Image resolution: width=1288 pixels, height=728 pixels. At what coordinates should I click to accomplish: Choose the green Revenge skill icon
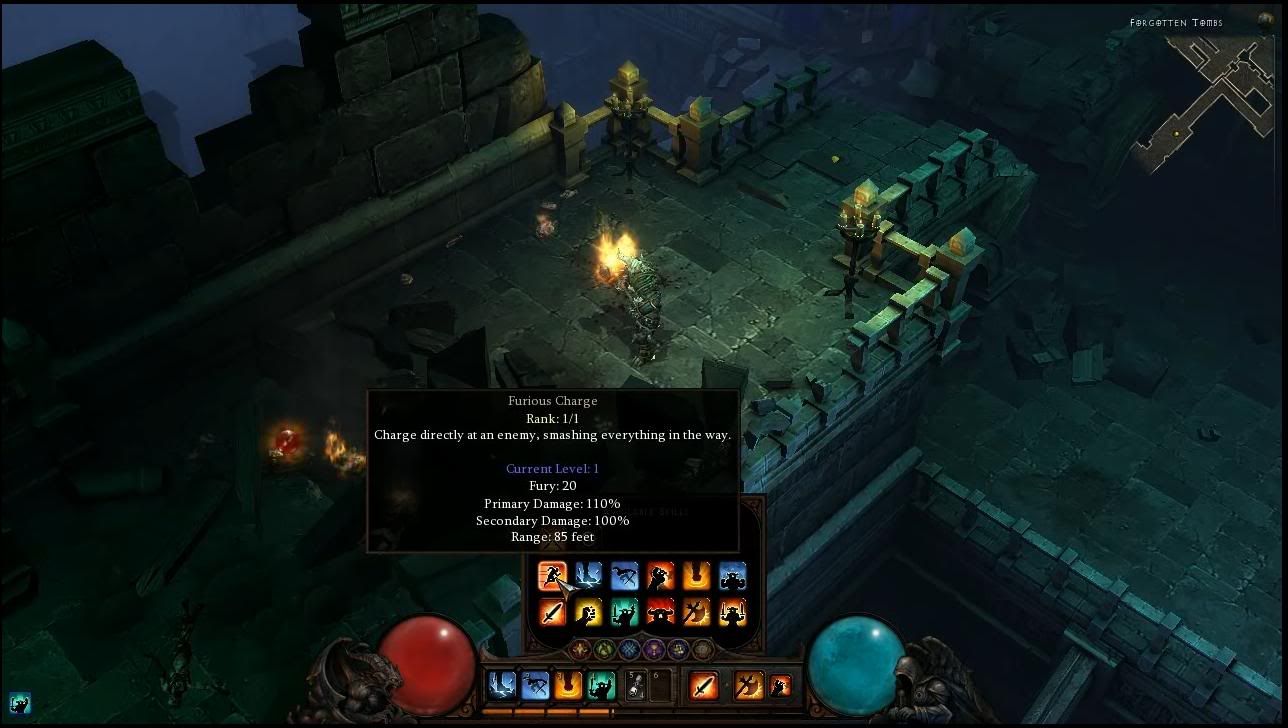[x=625, y=613]
